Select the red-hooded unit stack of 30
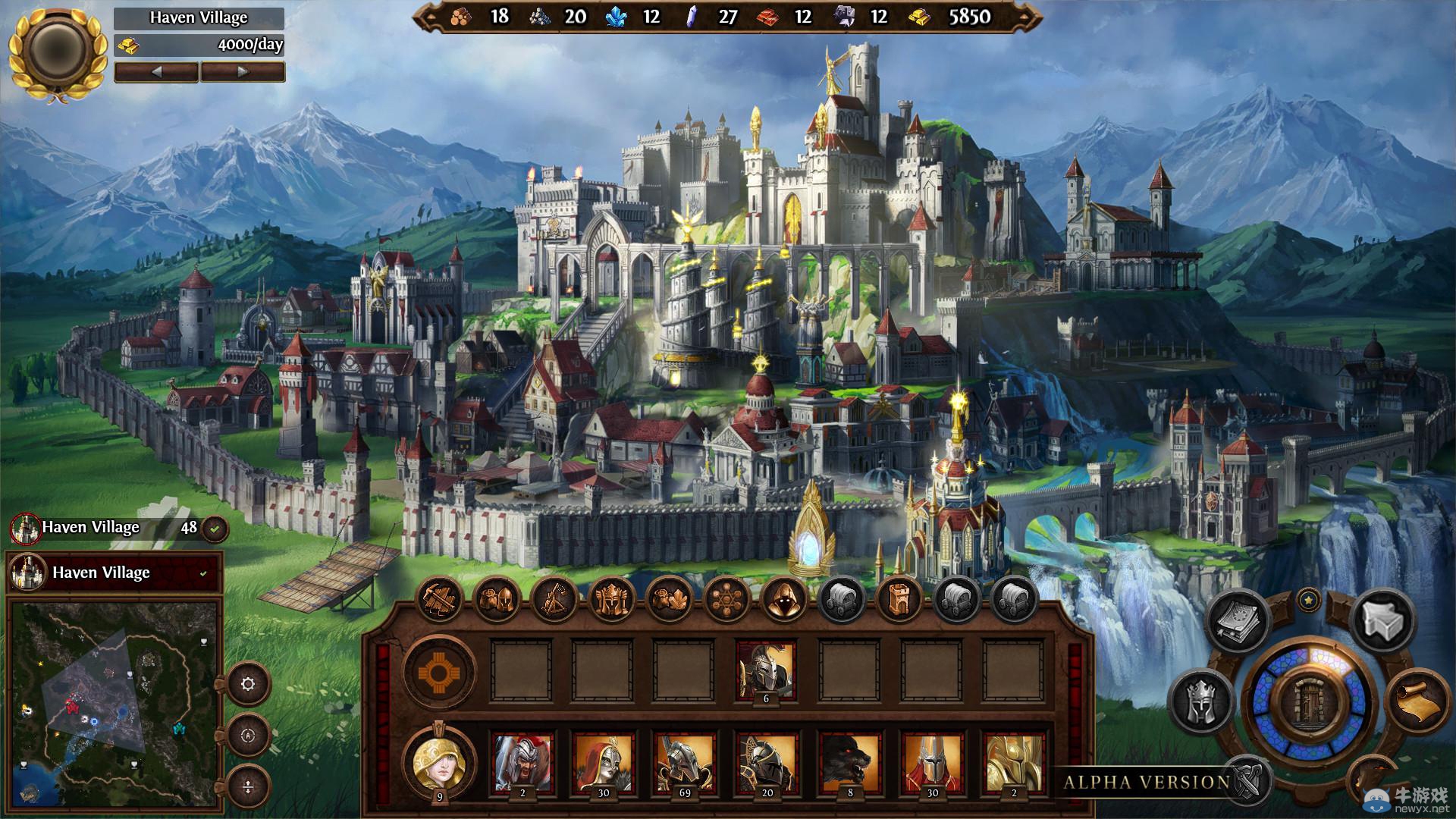1456x819 pixels. [x=603, y=762]
